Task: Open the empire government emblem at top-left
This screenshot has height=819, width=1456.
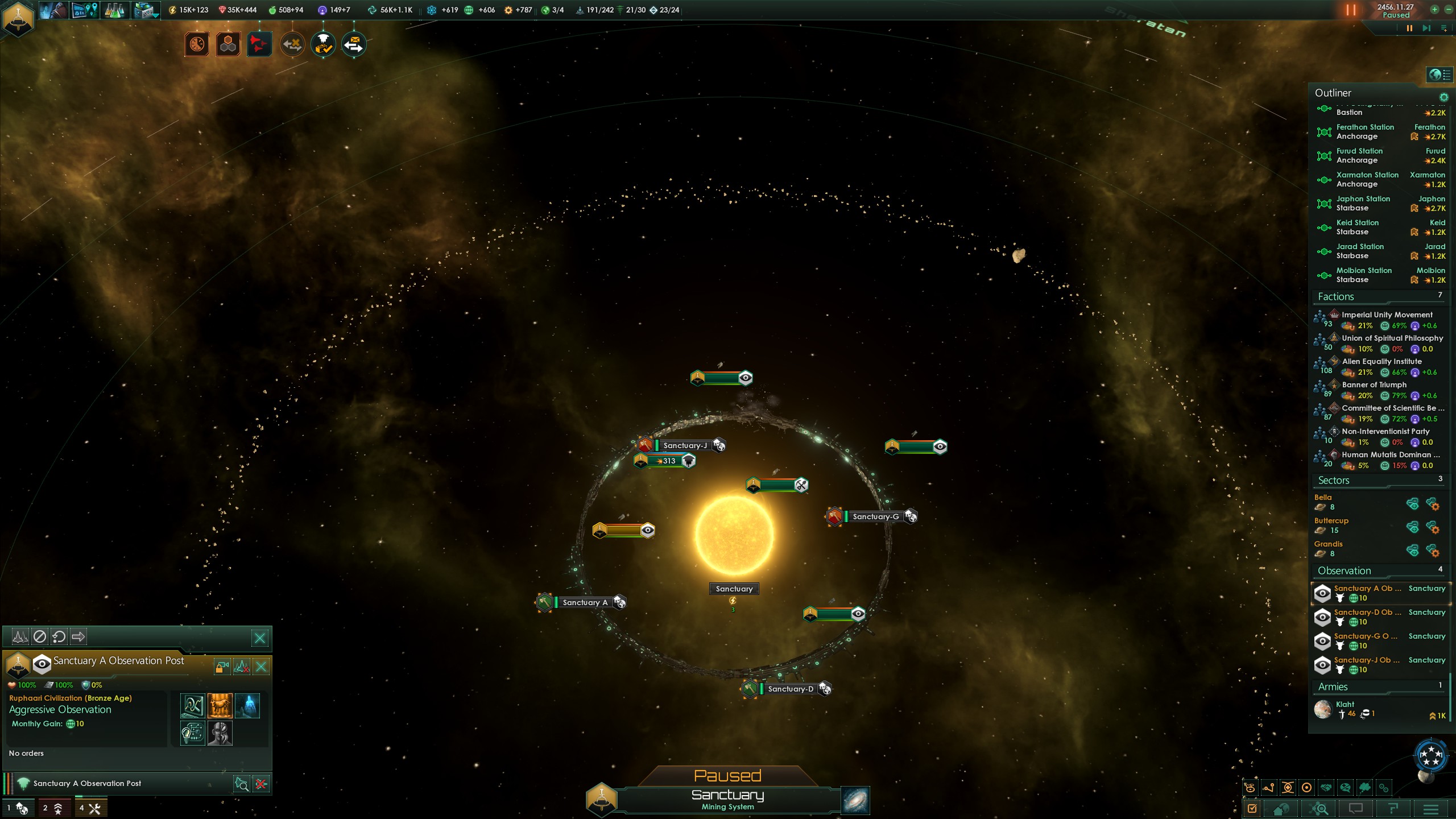Action: point(18,18)
